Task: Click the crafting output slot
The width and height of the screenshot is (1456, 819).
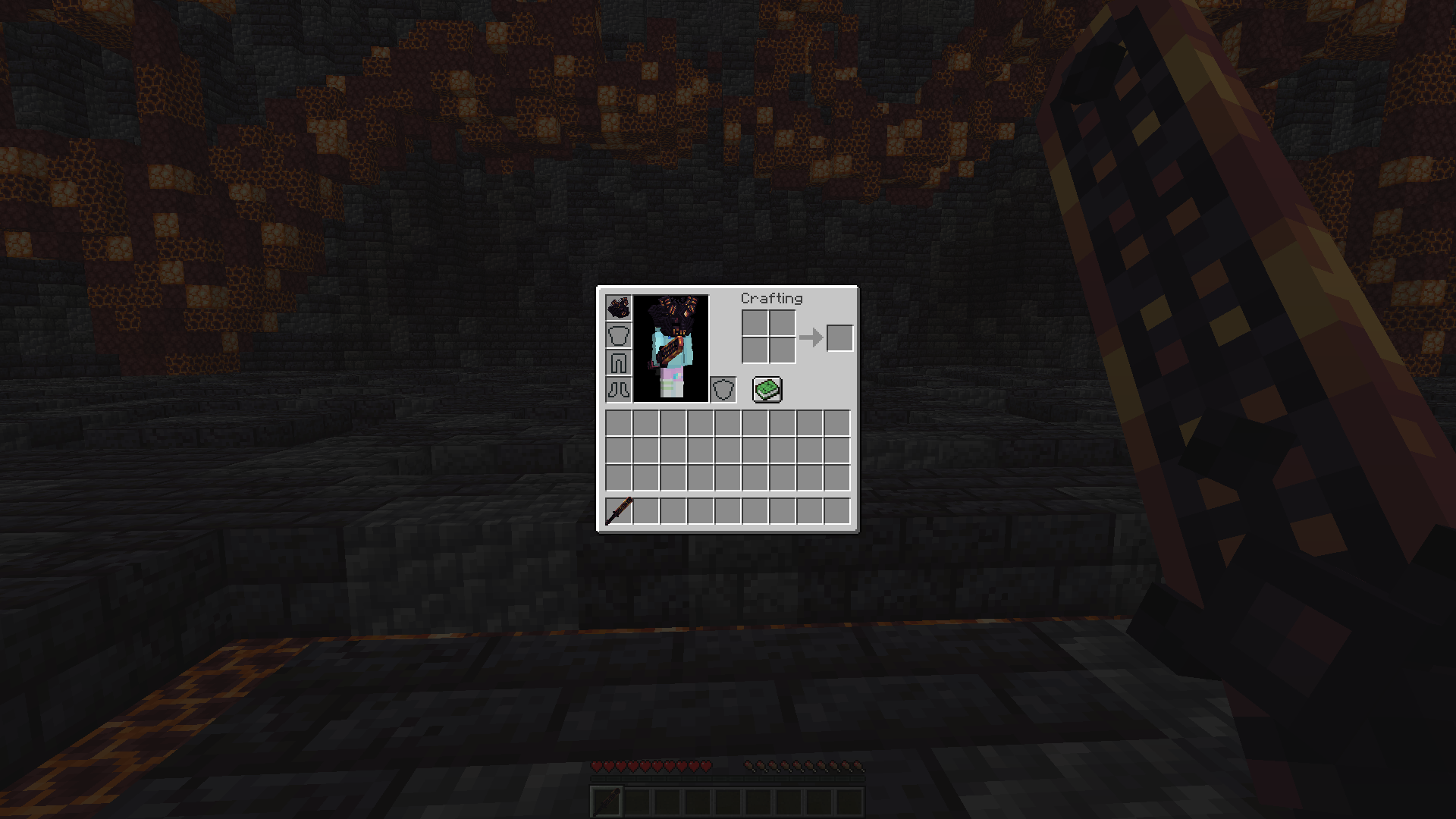Action: (839, 338)
